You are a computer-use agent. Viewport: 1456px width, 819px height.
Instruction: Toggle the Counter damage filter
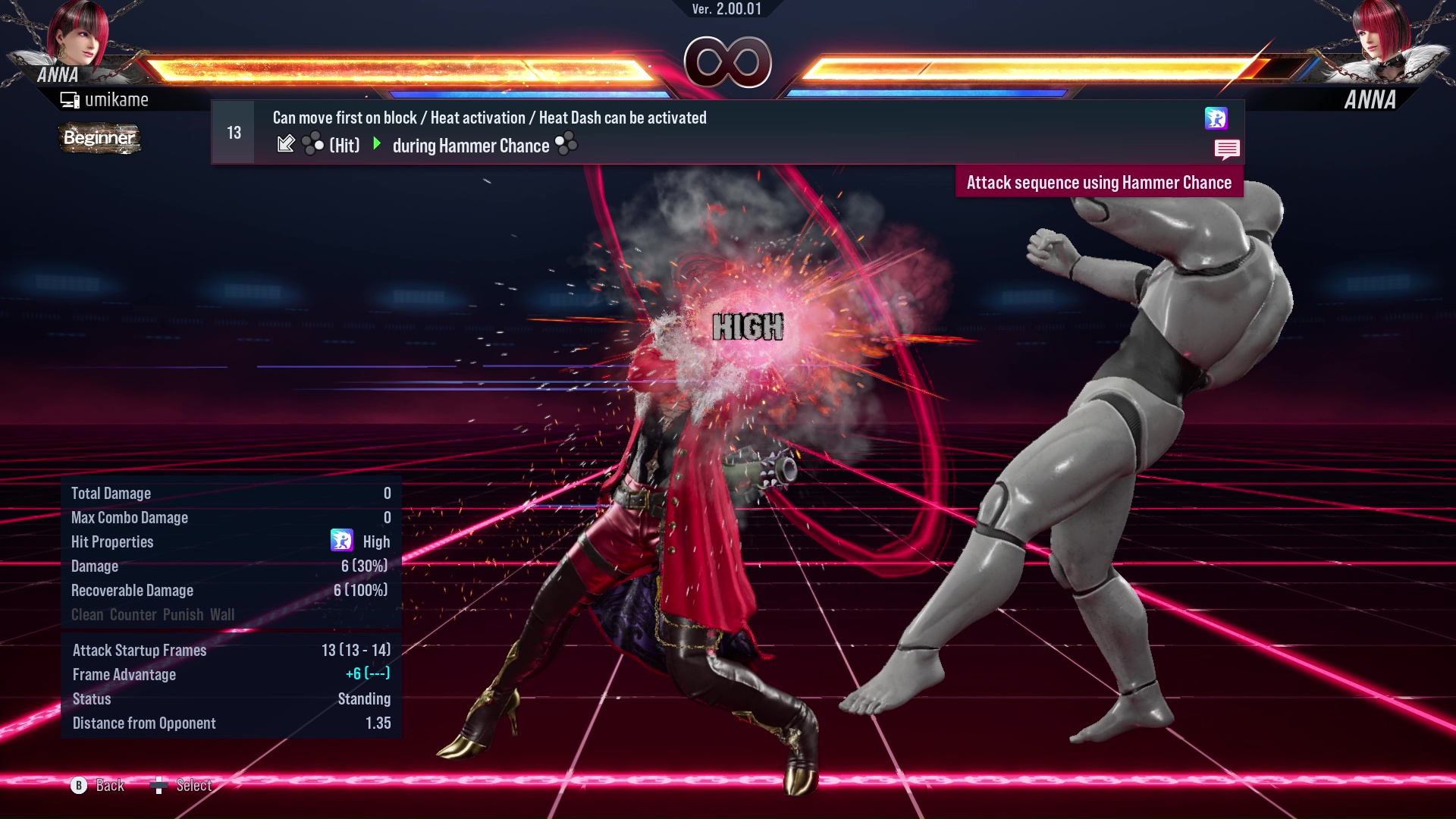click(x=134, y=614)
